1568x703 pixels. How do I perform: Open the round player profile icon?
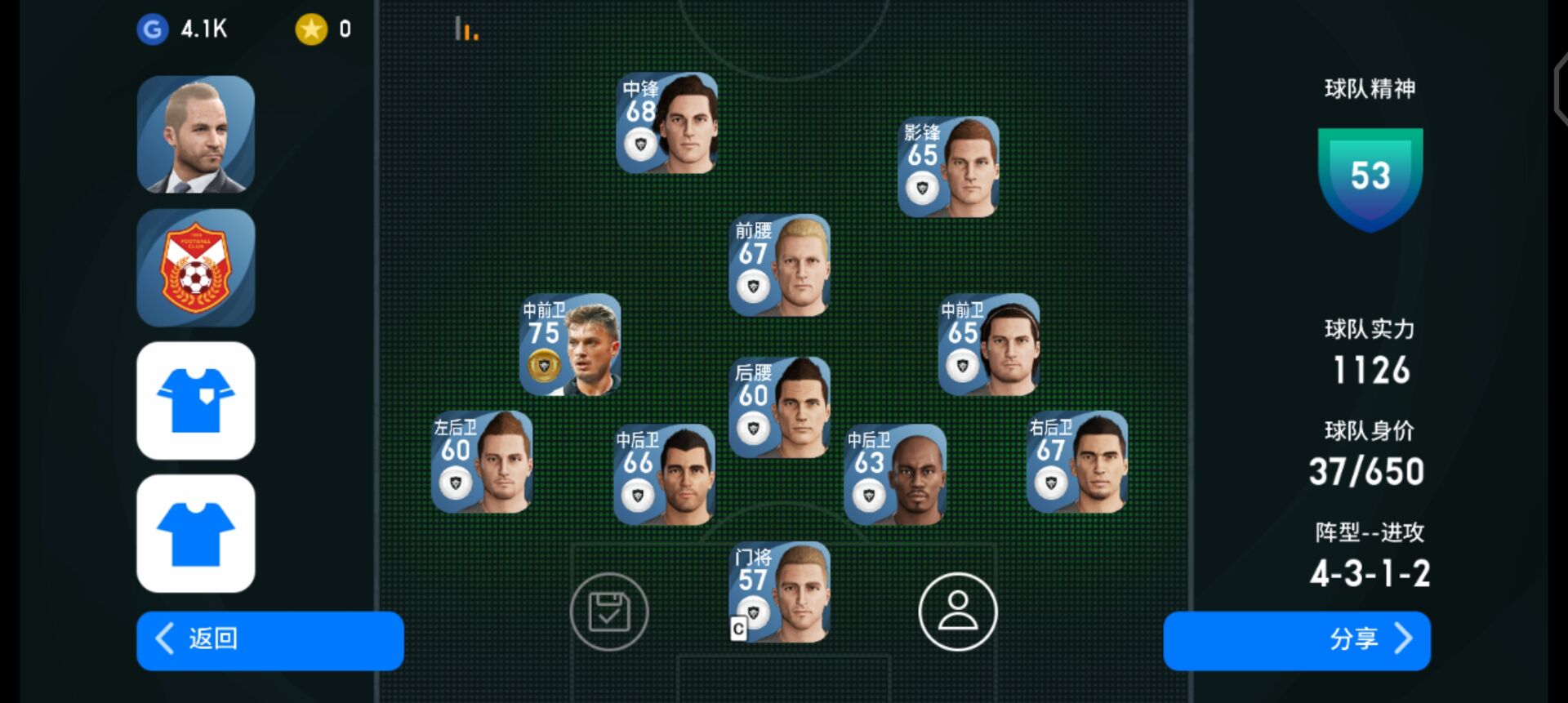click(957, 612)
